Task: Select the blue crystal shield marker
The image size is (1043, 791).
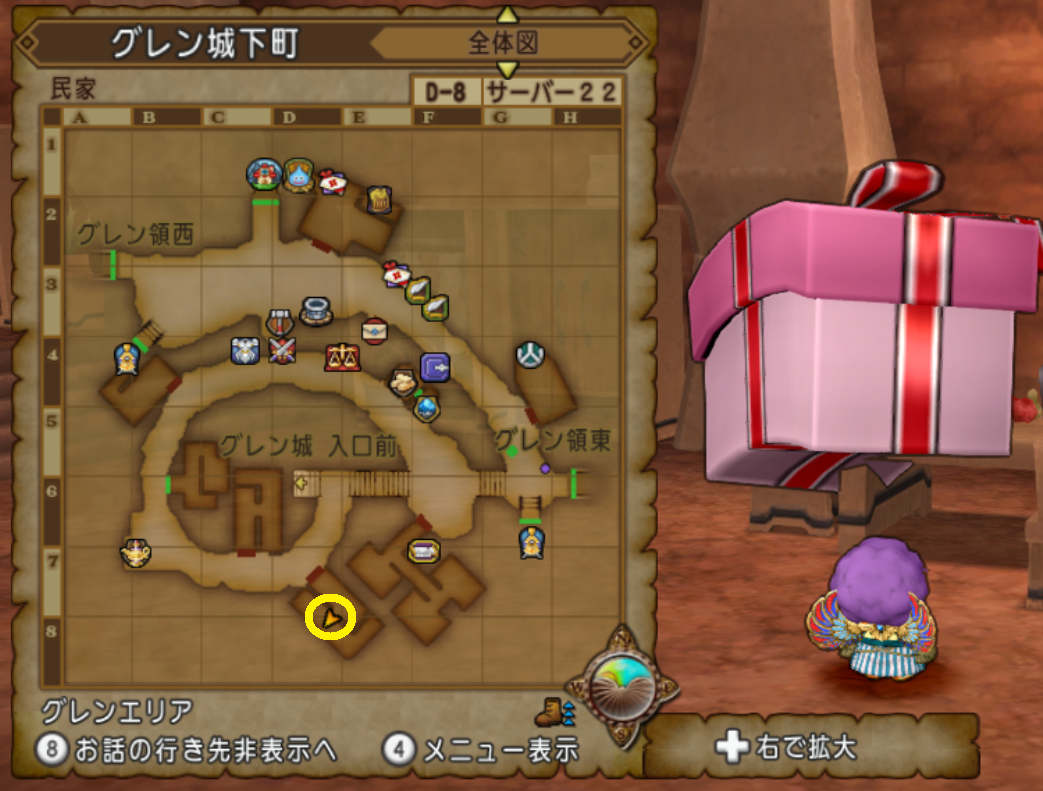Action: click(428, 408)
